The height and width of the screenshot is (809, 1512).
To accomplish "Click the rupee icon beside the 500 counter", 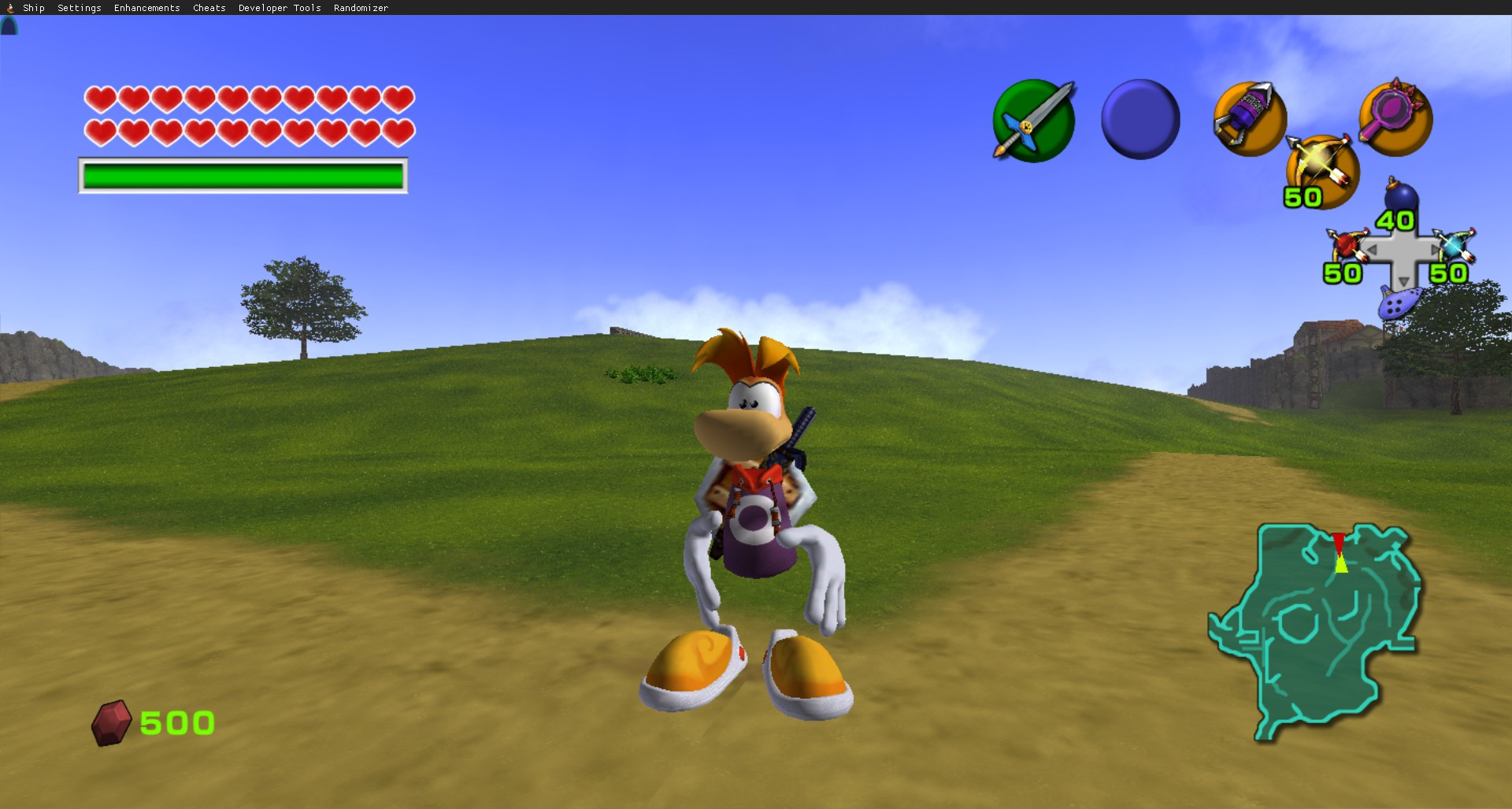I will [x=113, y=721].
